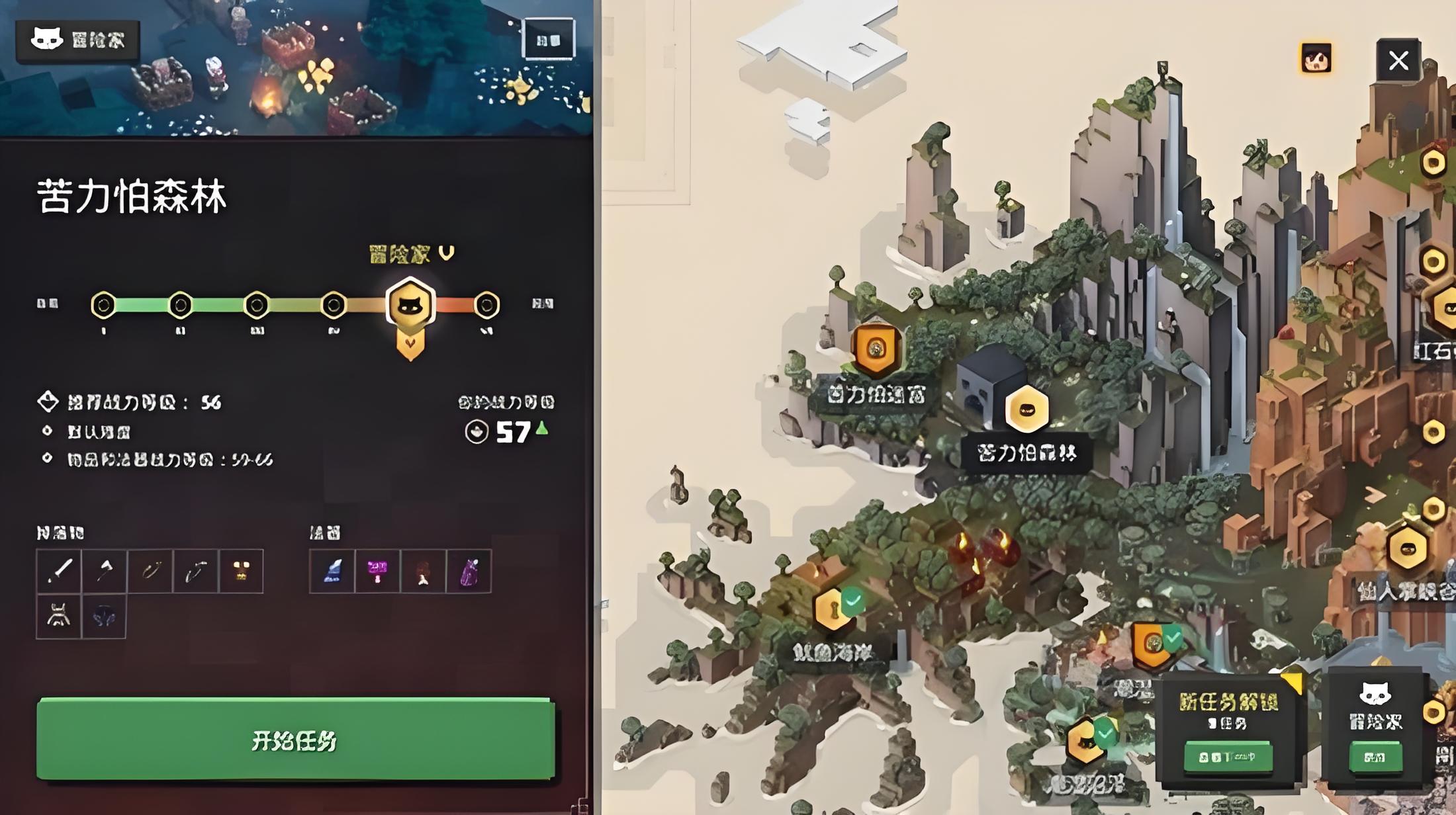
Task: Click the player avatar icon beside close button
Action: point(1316,60)
